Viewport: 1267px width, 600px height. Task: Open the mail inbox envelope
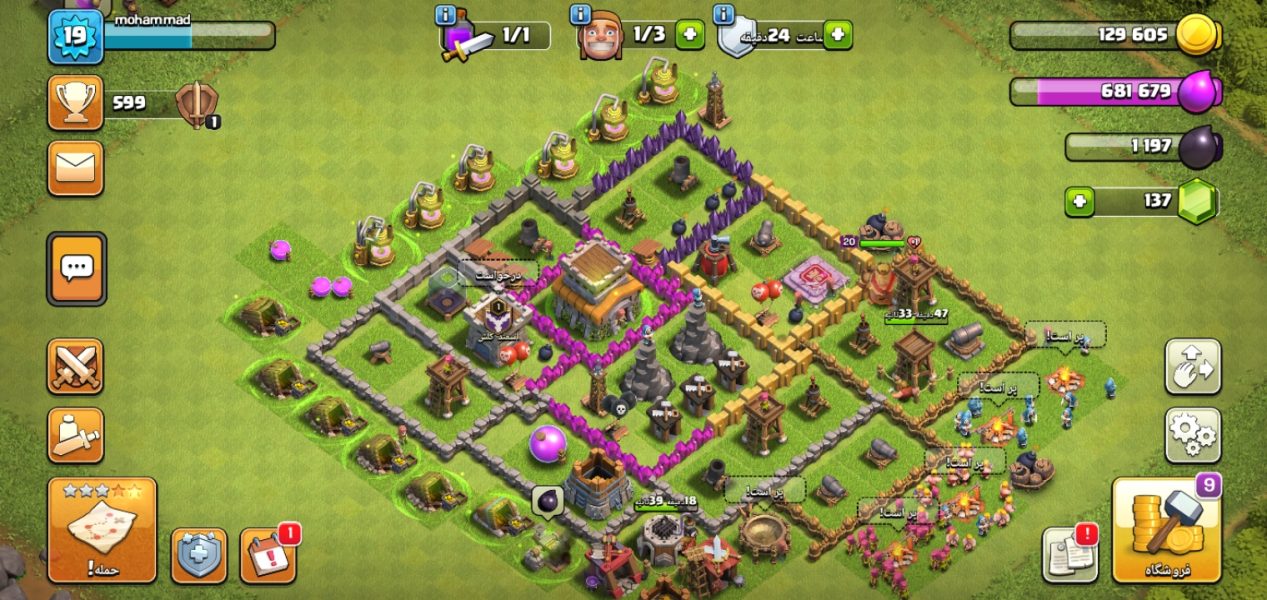coord(76,168)
